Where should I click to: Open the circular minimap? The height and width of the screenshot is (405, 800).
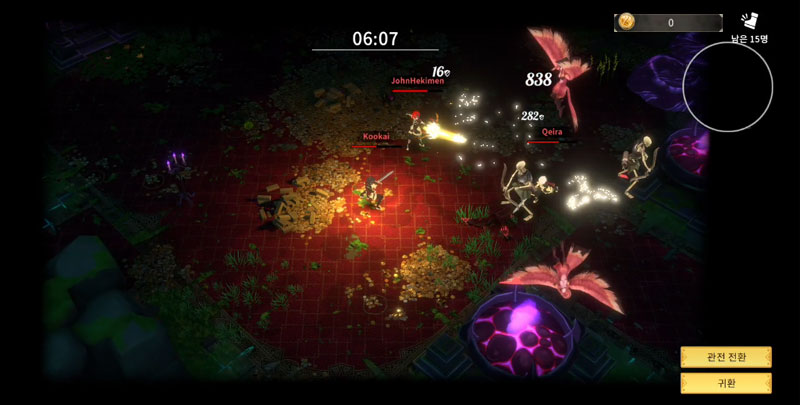point(727,87)
